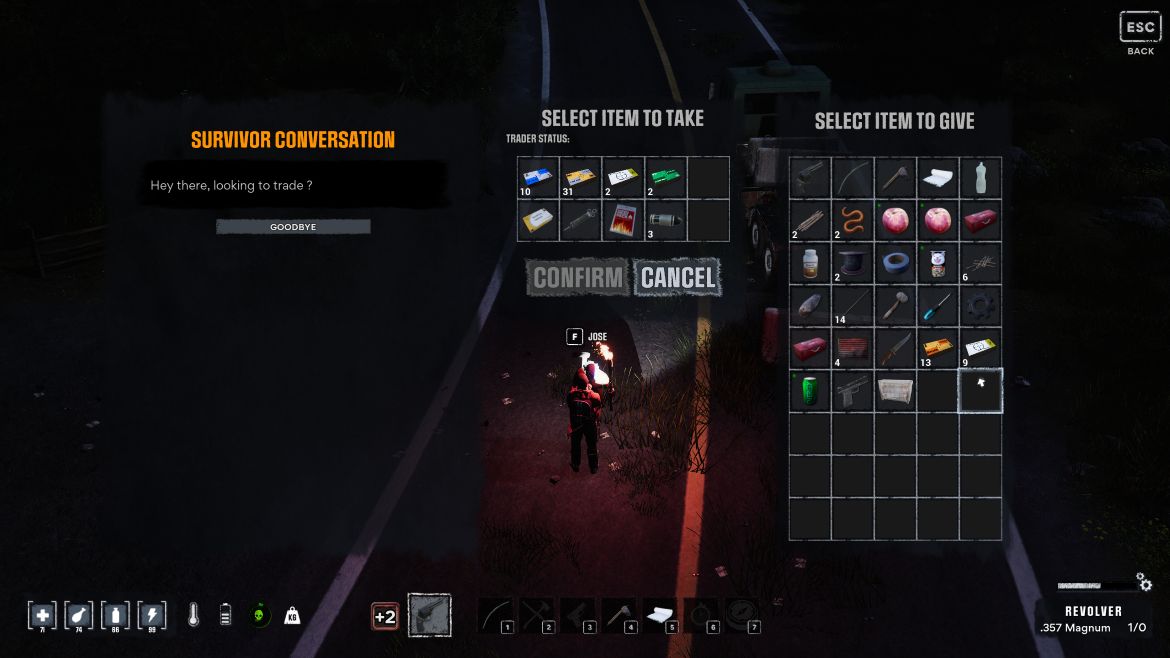Offer the roll of blue duct tape
1170x658 pixels.
coord(895,263)
